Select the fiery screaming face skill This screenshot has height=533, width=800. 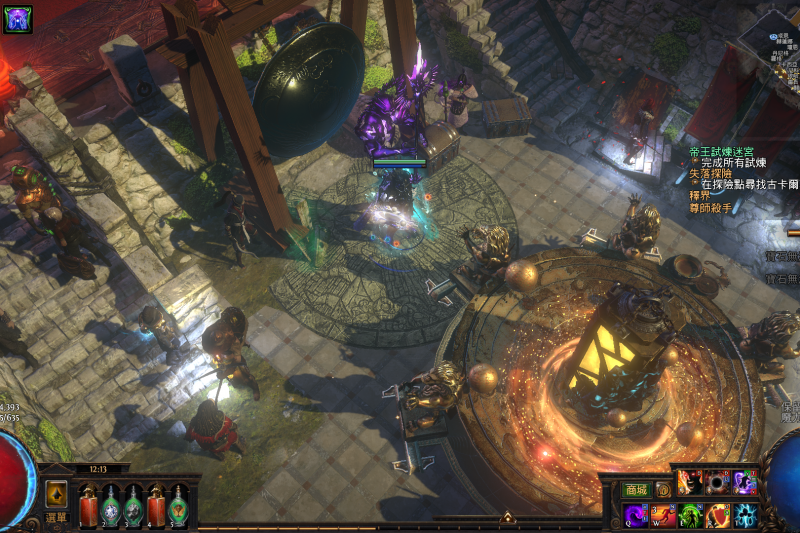point(690,482)
